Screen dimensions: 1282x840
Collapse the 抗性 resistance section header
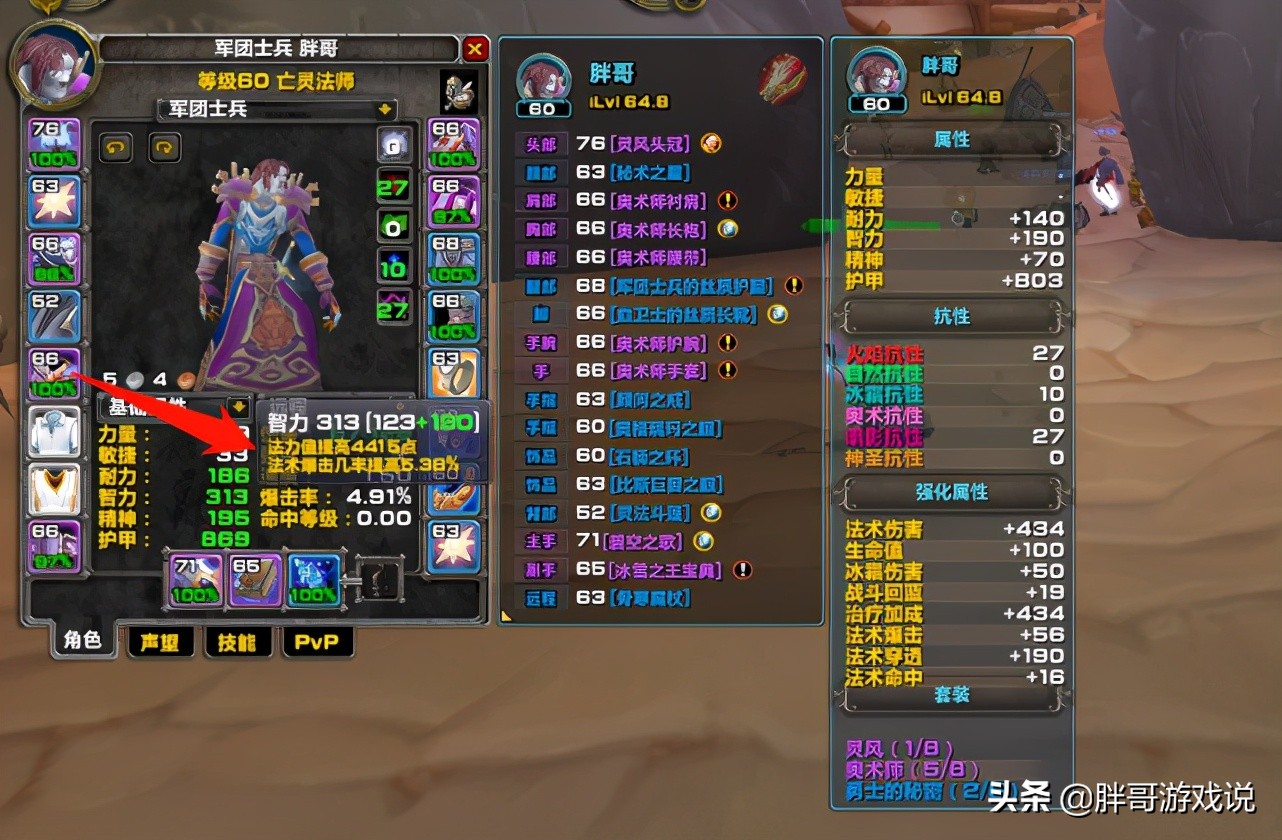click(951, 316)
